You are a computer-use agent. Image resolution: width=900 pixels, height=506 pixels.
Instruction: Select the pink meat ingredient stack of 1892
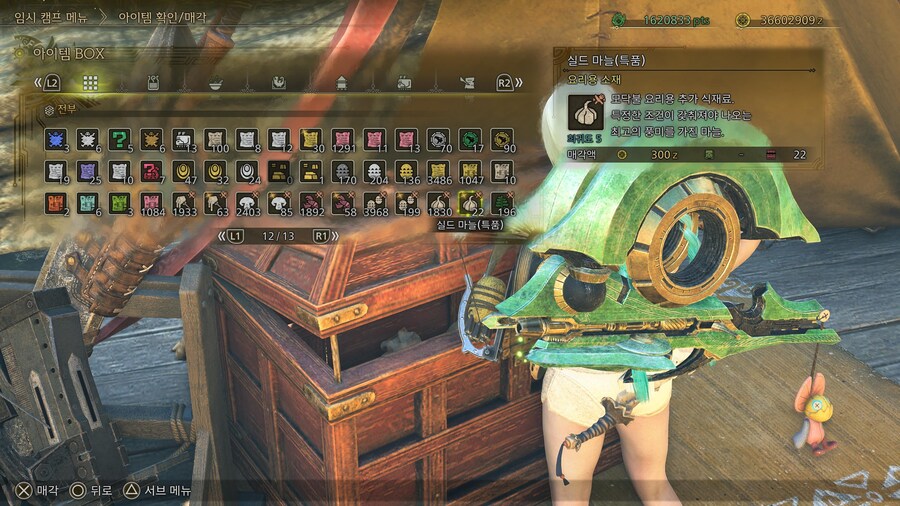(x=310, y=203)
